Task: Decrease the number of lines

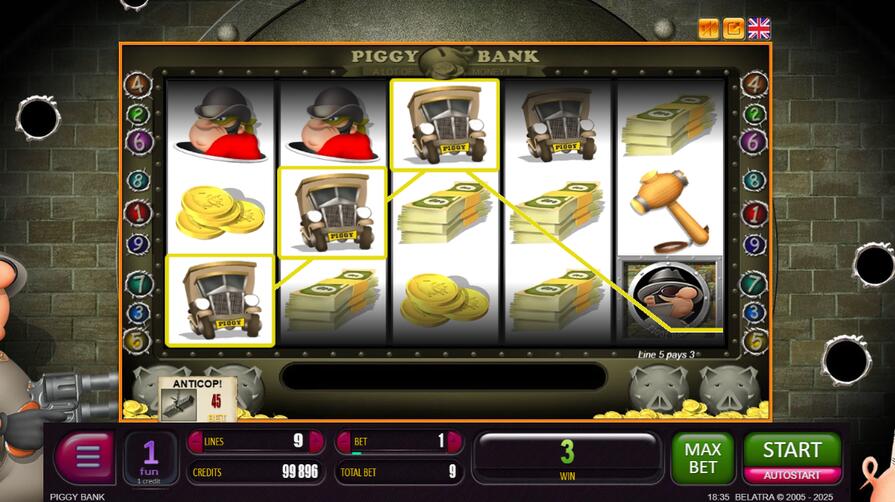Action: coord(194,441)
